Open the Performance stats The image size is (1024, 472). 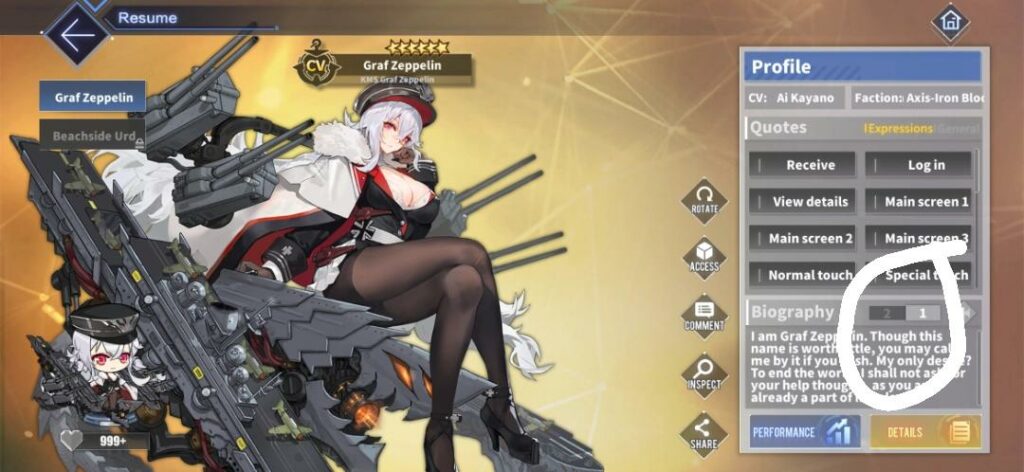[x=804, y=432]
